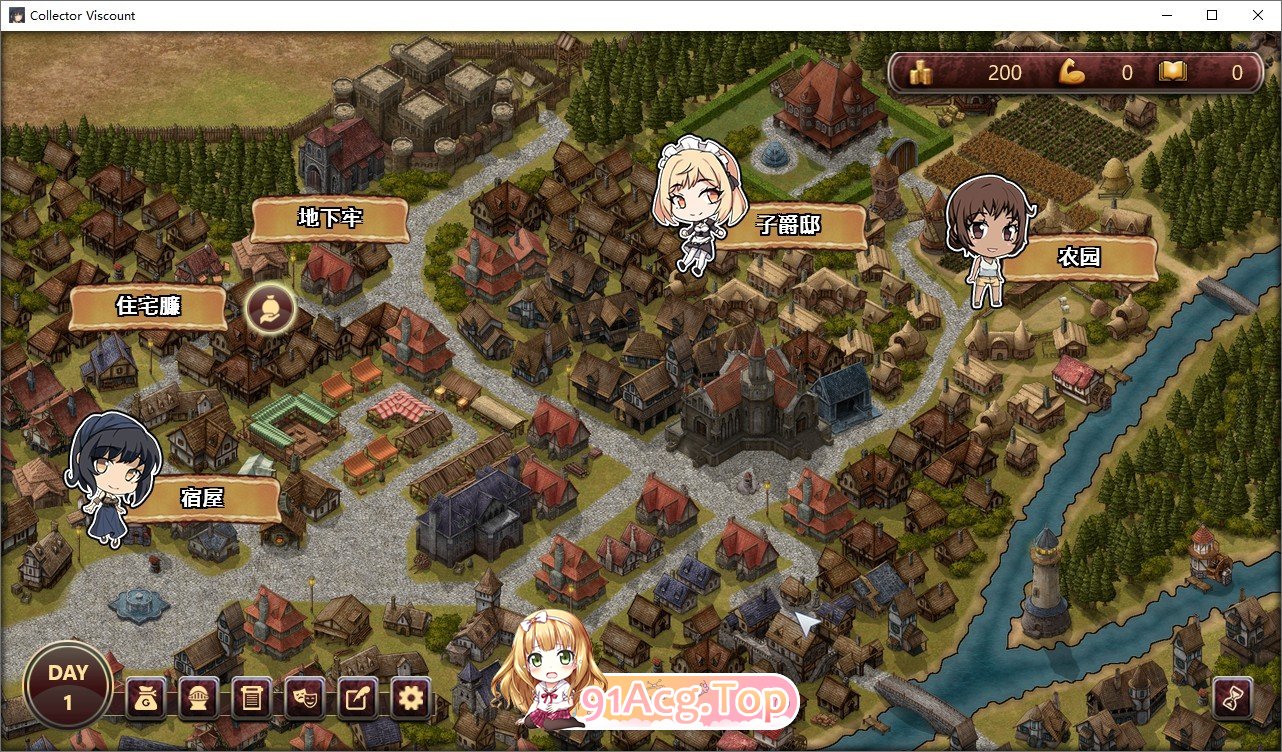Open settings with the gear icon
Viewport: 1282px width, 752px height.
coord(411,699)
